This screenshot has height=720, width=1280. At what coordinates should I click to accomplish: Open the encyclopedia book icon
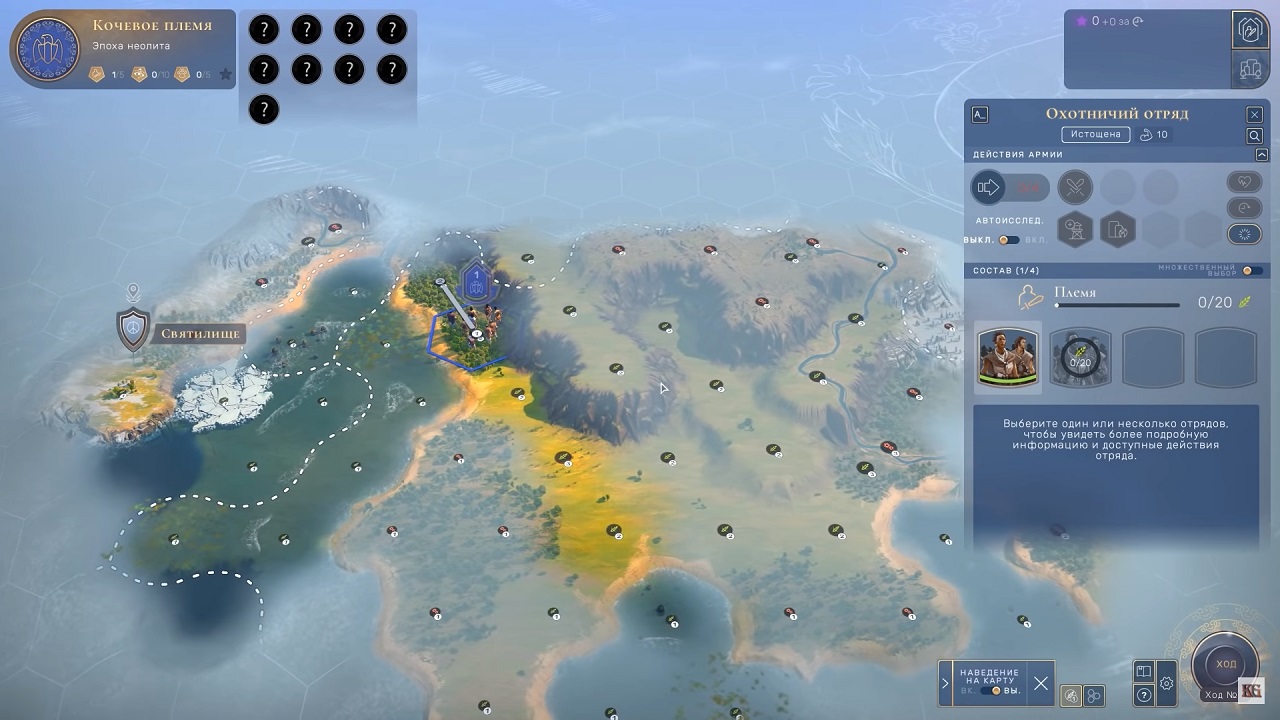[x=1144, y=671]
